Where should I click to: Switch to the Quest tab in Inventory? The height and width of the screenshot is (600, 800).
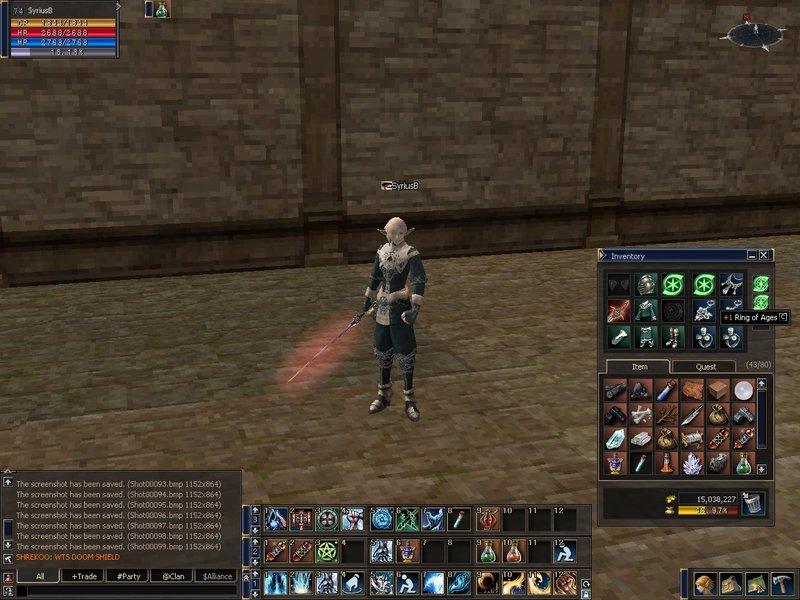pos(706,367)
